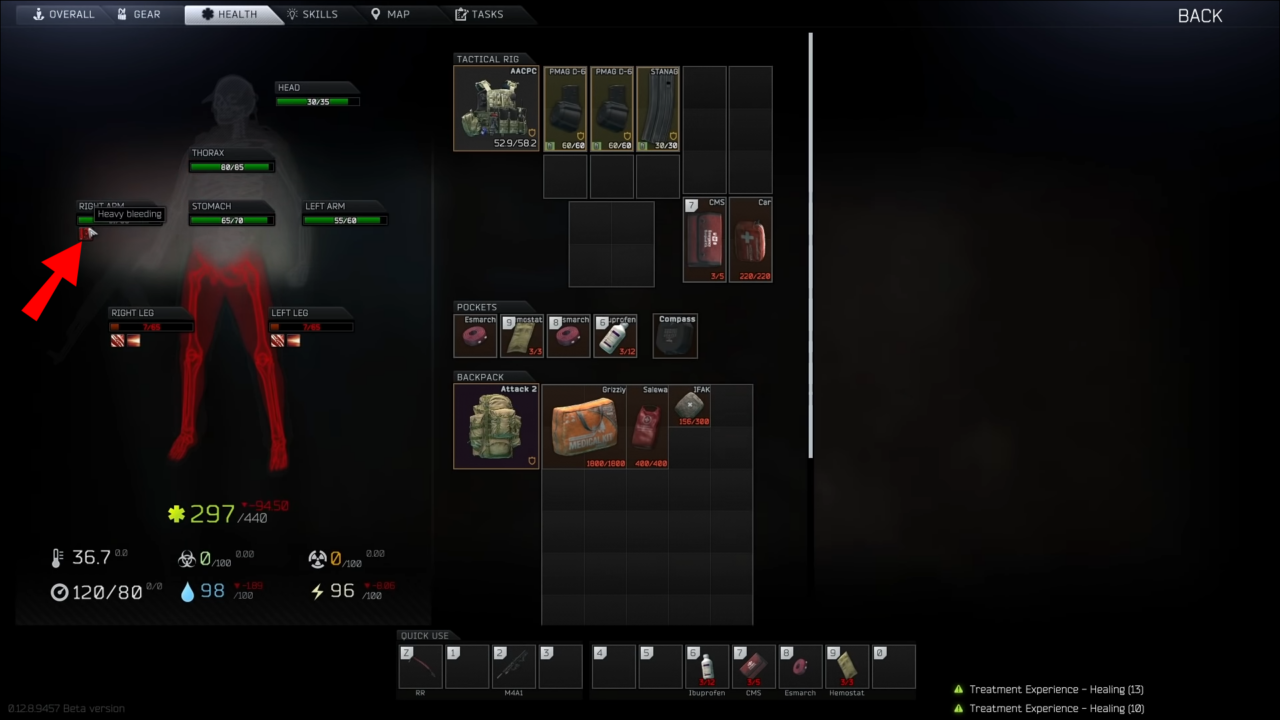Image resolution: width=1280 pixels, height=720 pixels.
Task: Select the Compass in pockets
Action: [x=675, y=335]
